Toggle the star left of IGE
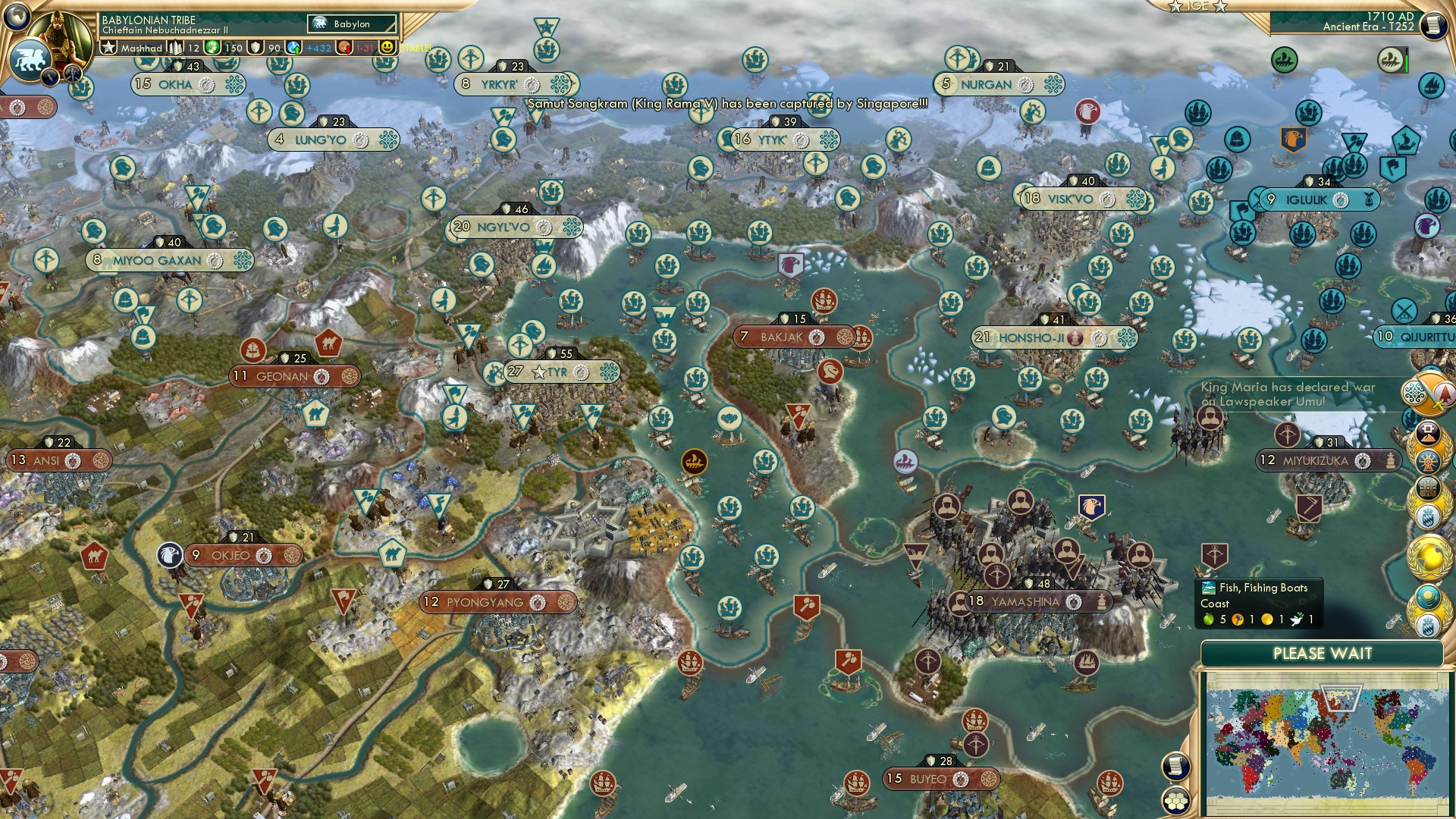This screenshot has width=1456, height=819. (x=1175, y=7)
